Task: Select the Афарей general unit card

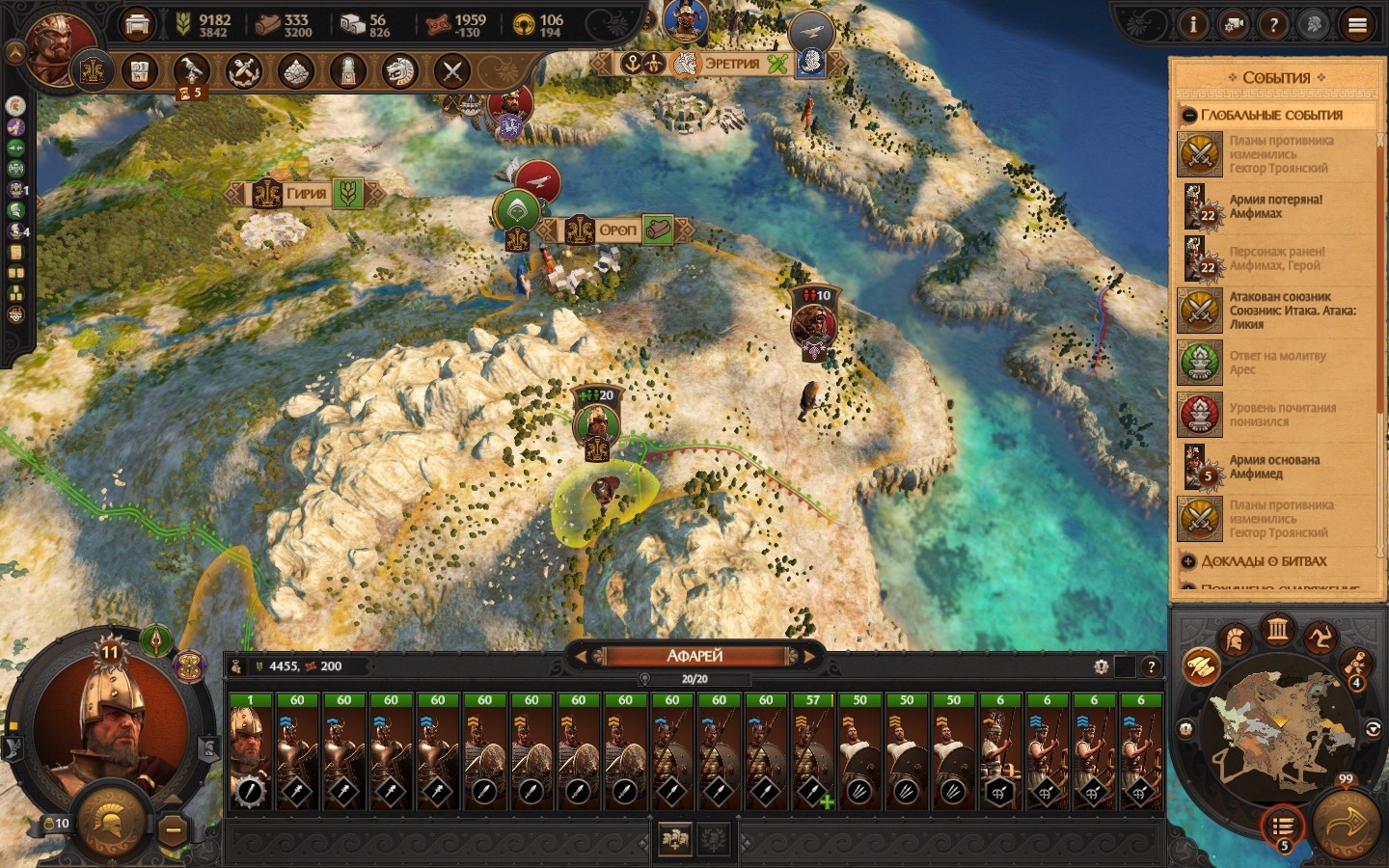Action: [x=250, y=752]
